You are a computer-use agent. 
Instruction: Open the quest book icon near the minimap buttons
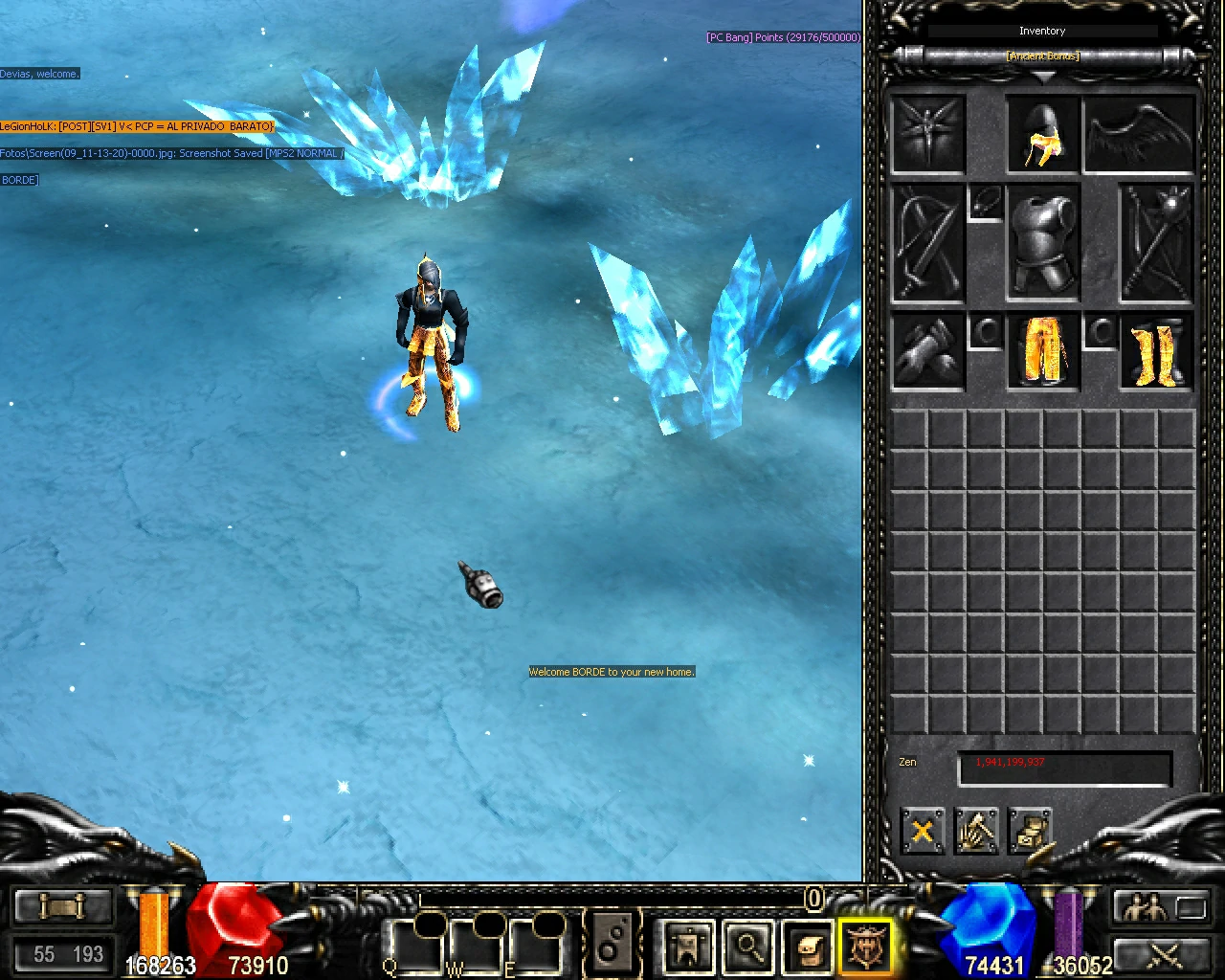pyautogui.click(x=807, y=947)
